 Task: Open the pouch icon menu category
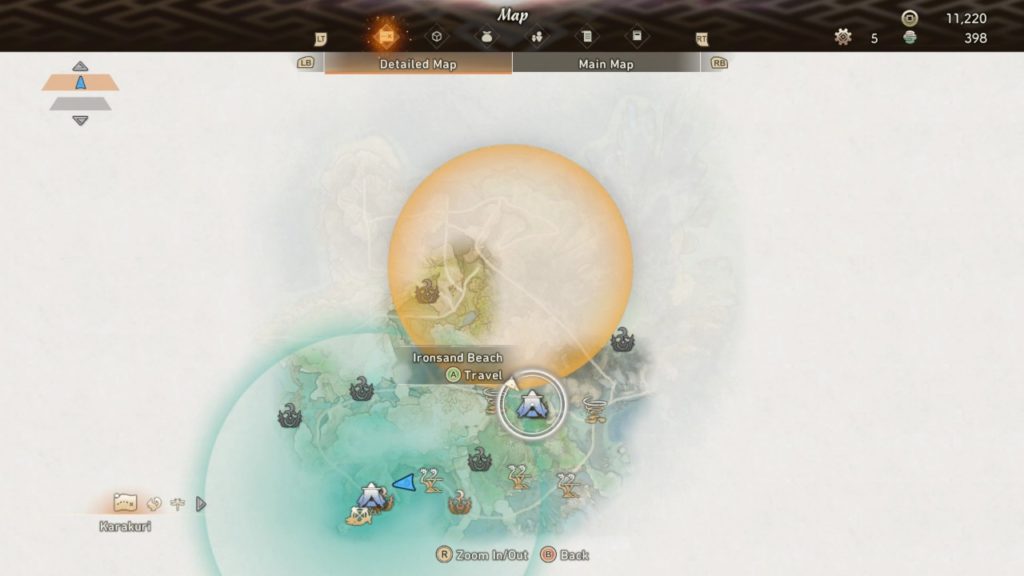tap(486, 37)
